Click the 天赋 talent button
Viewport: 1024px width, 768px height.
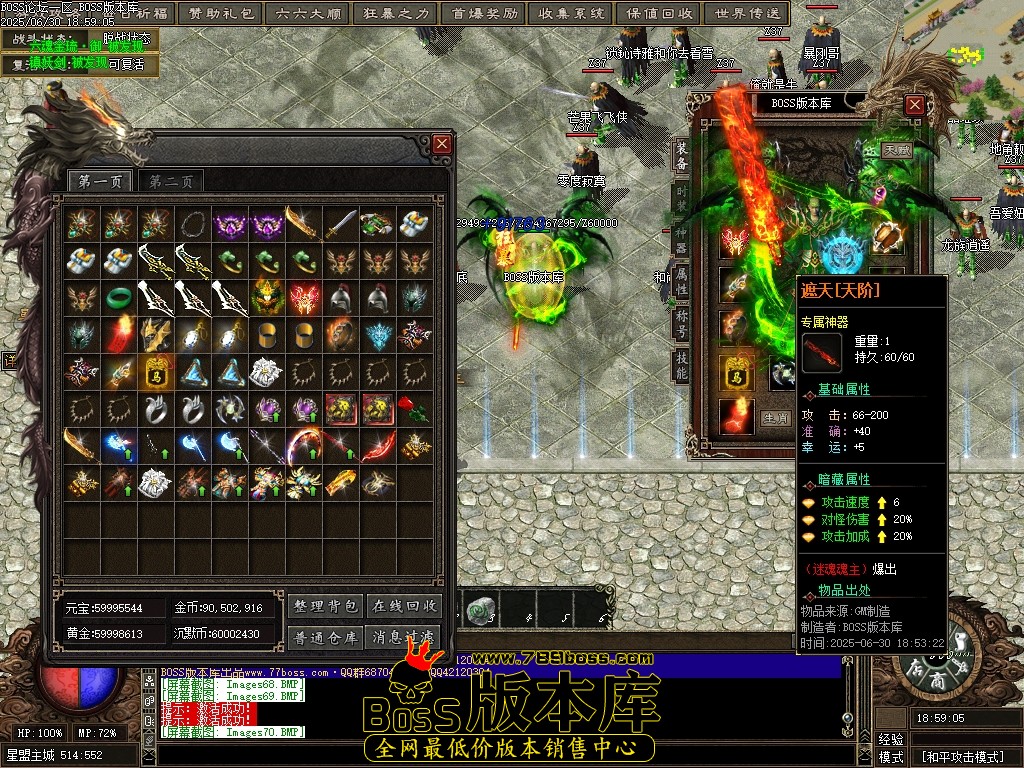[896, 150]
